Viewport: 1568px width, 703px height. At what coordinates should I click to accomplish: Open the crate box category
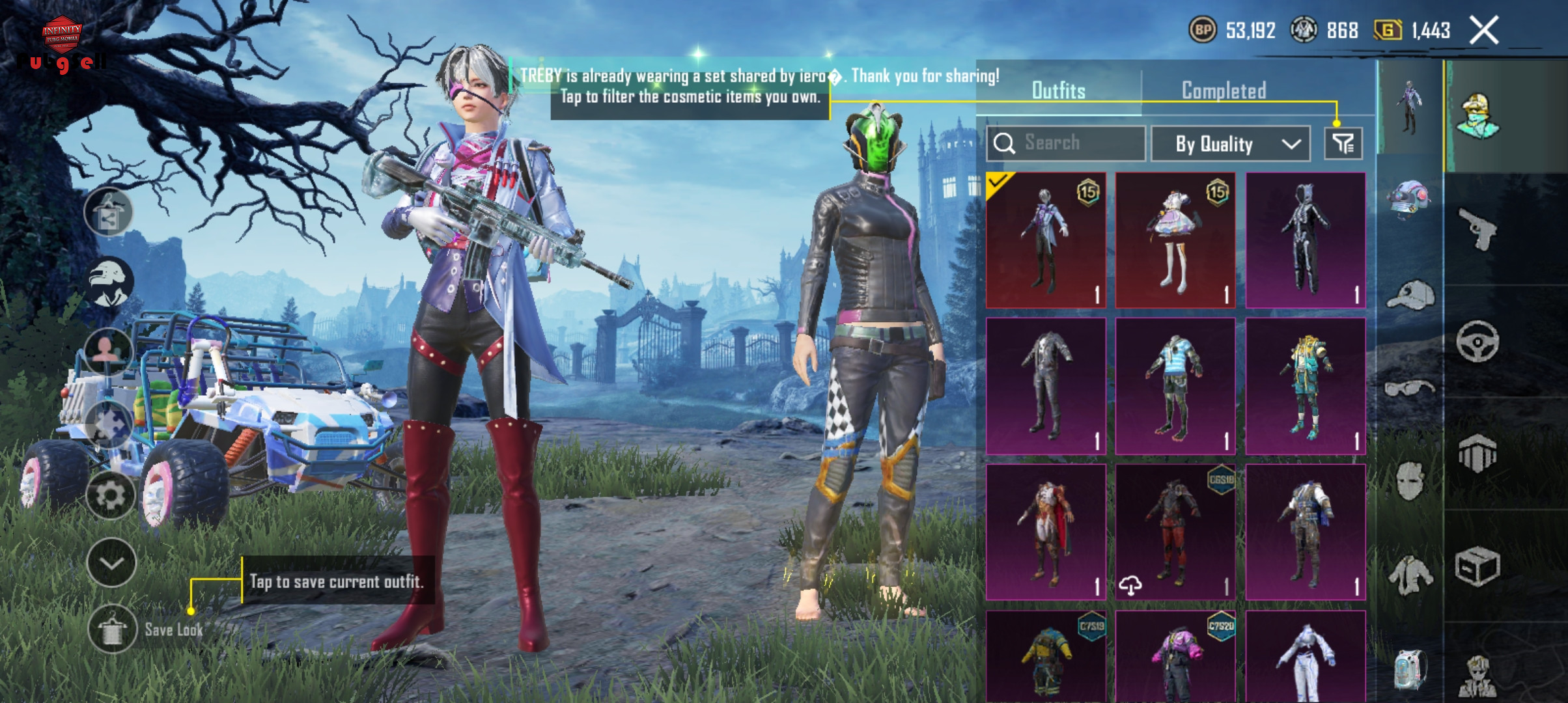pyautogui.click(x=1477, y=566)
